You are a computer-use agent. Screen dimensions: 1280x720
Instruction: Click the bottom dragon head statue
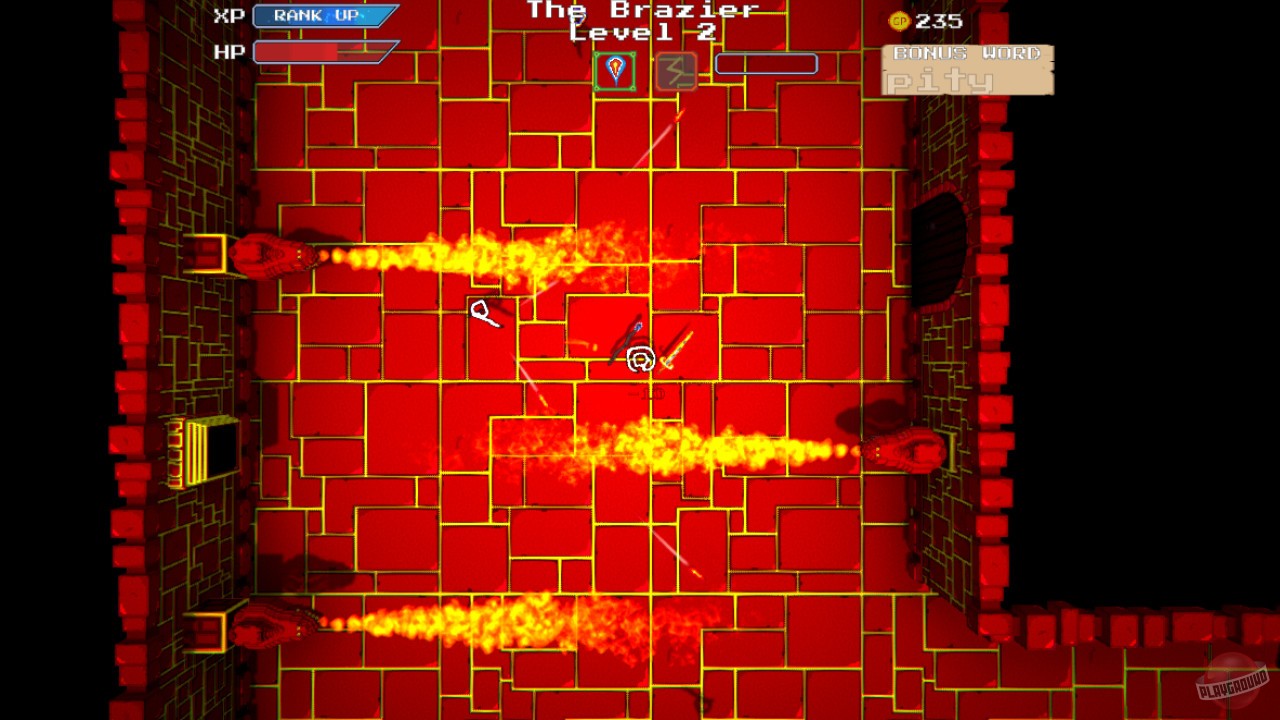[x=265, y=625]
